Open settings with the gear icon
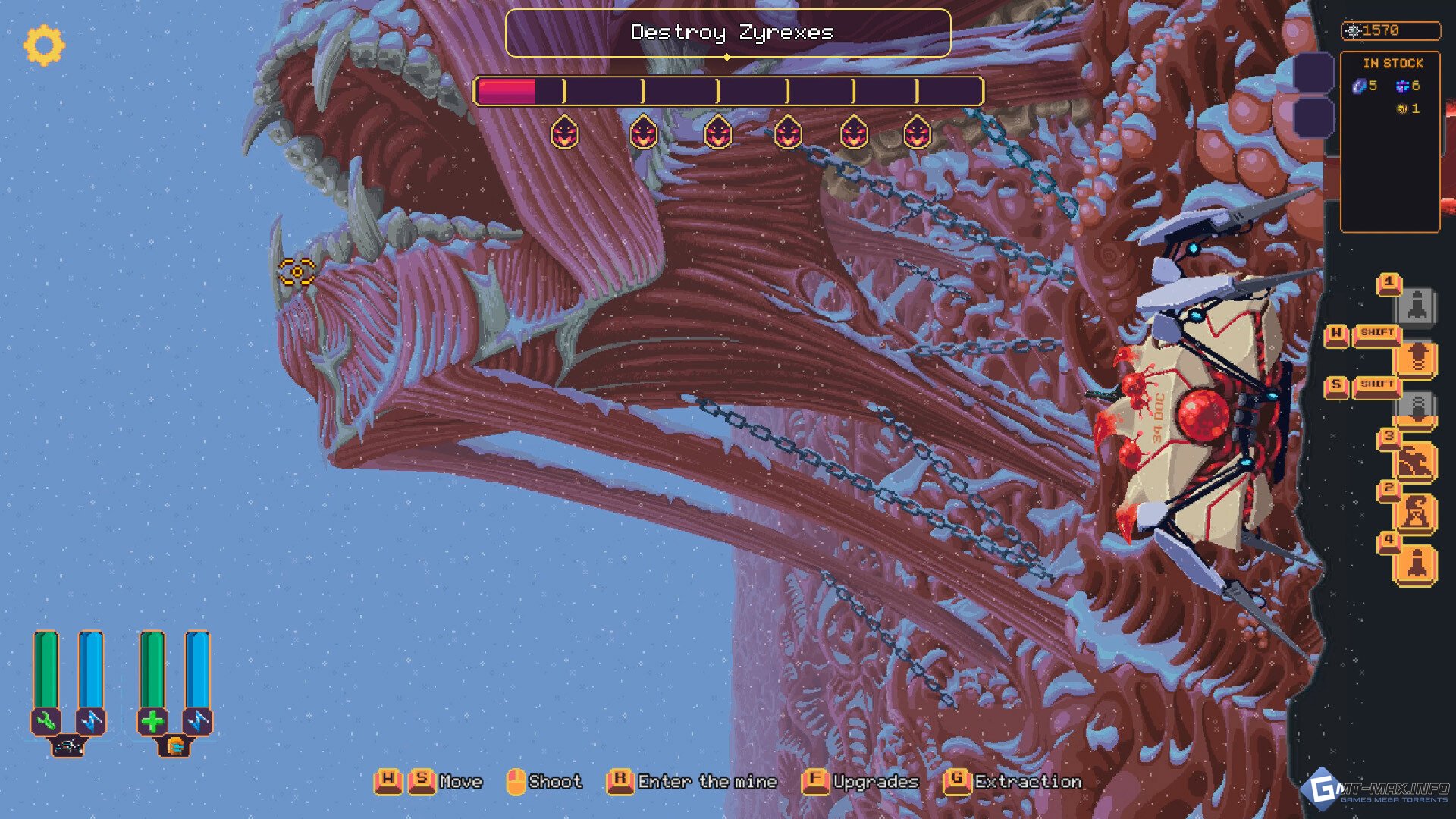Viewport: 1456px width, 819px height. coord(44,45)
